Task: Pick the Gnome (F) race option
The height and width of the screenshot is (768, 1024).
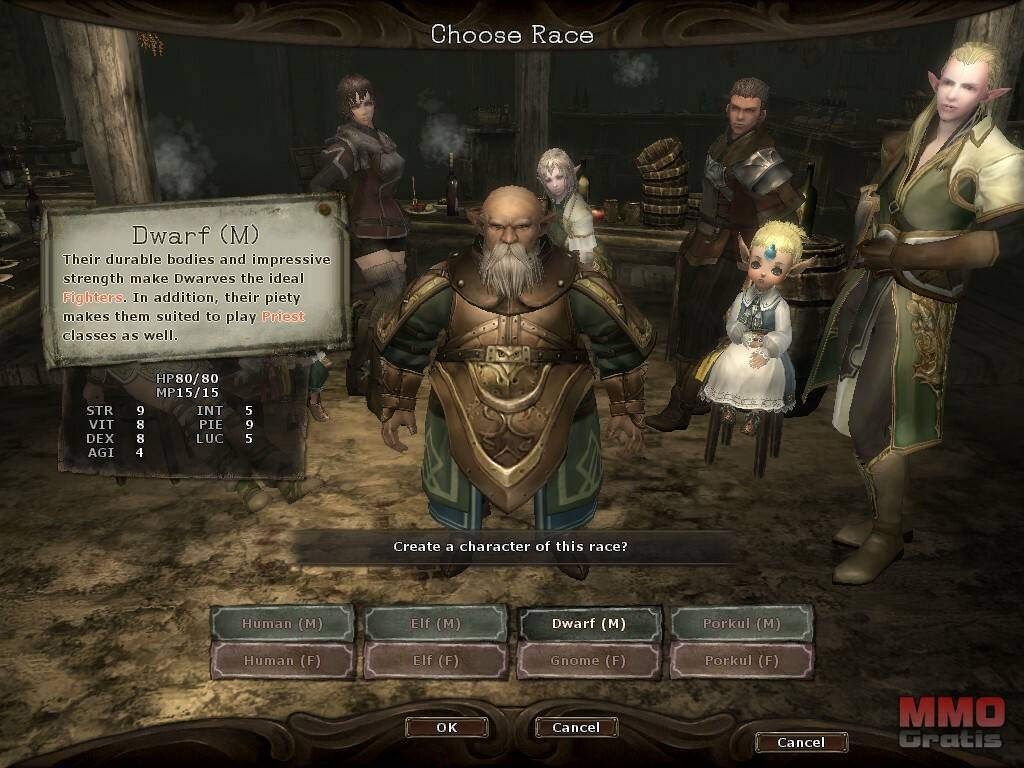Action: (589, 660)
